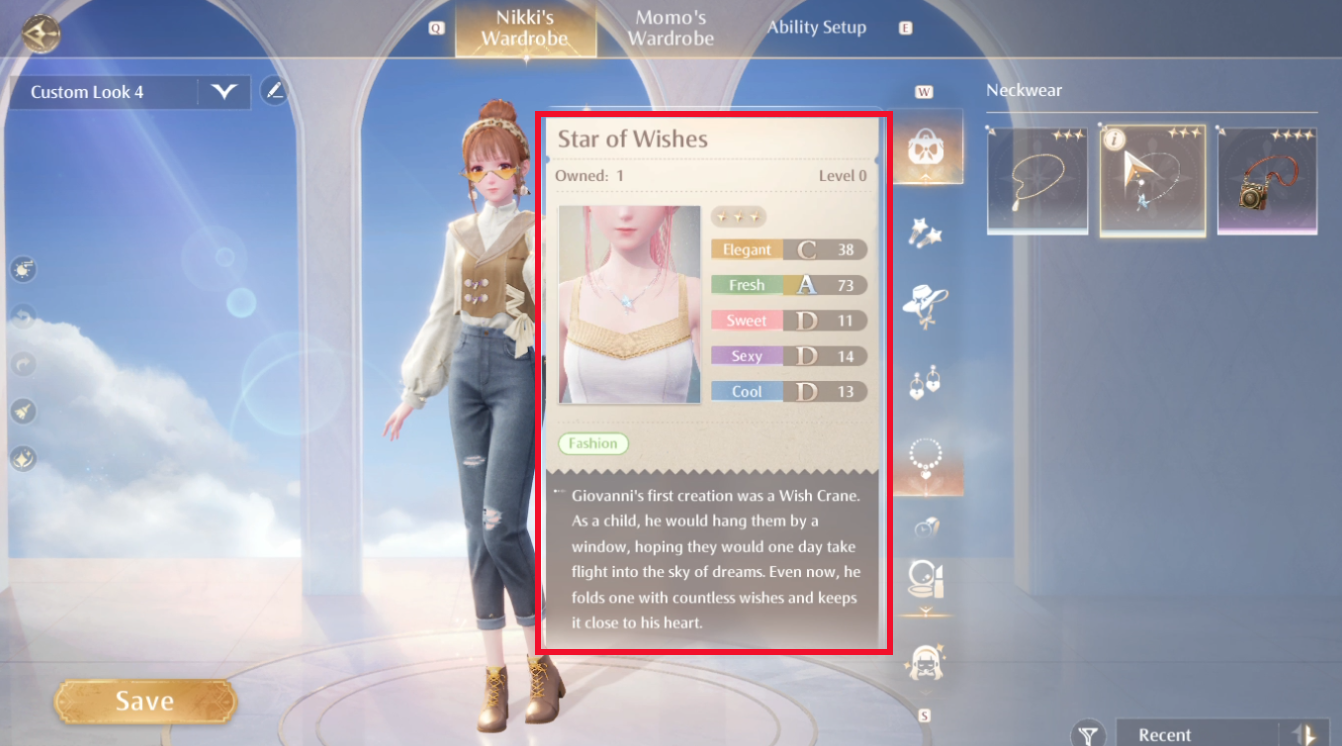Open the Ability Setup tab

[x=816, y=27]
